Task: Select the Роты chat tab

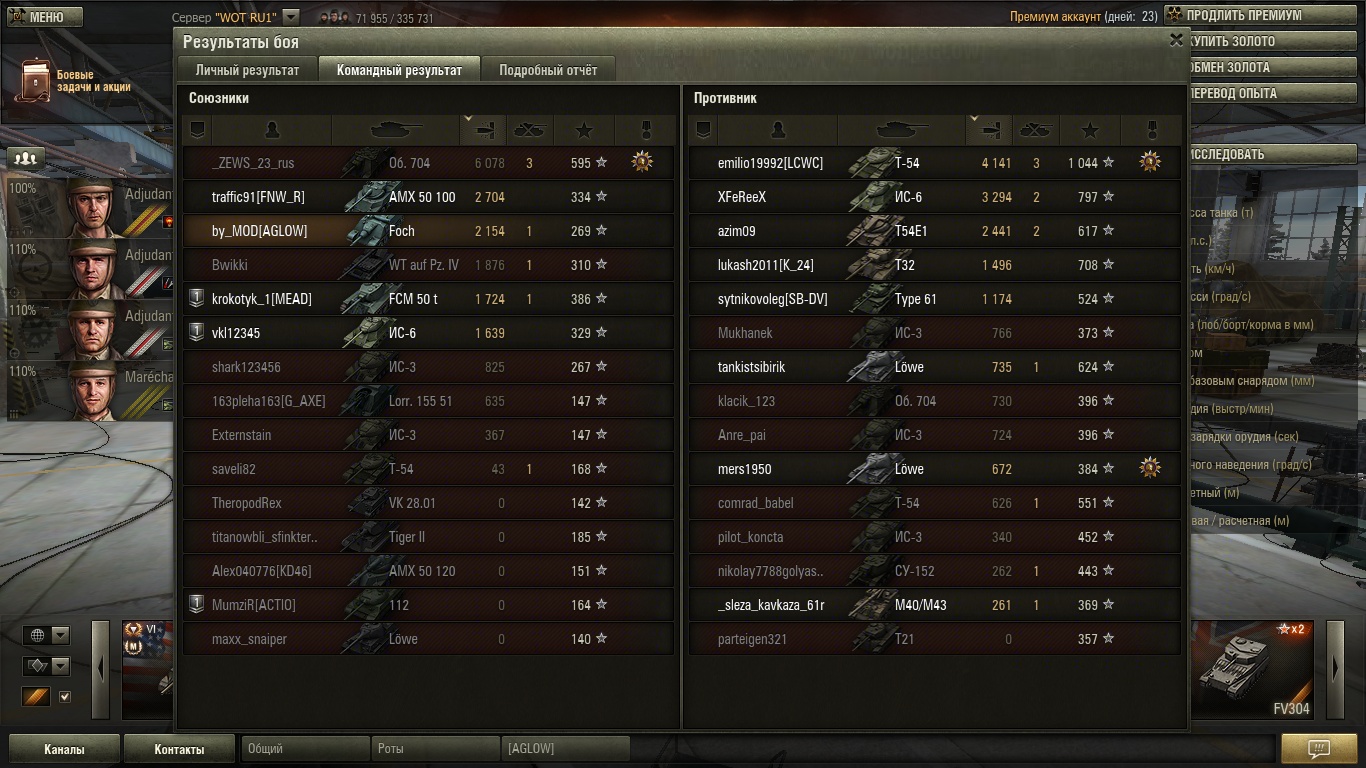Action: coord(435,749)
